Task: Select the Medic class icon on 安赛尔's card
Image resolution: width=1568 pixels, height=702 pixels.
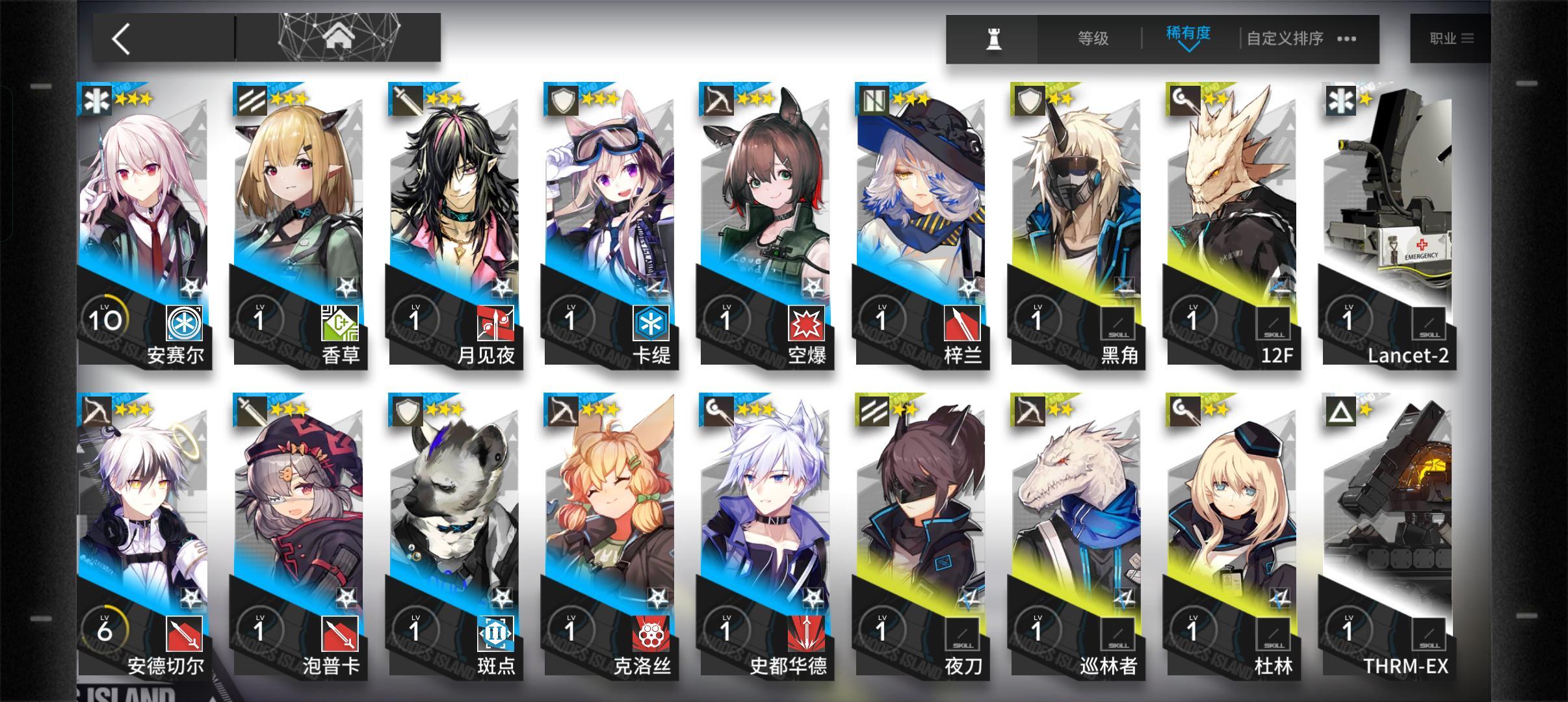Action: (96, 101)
